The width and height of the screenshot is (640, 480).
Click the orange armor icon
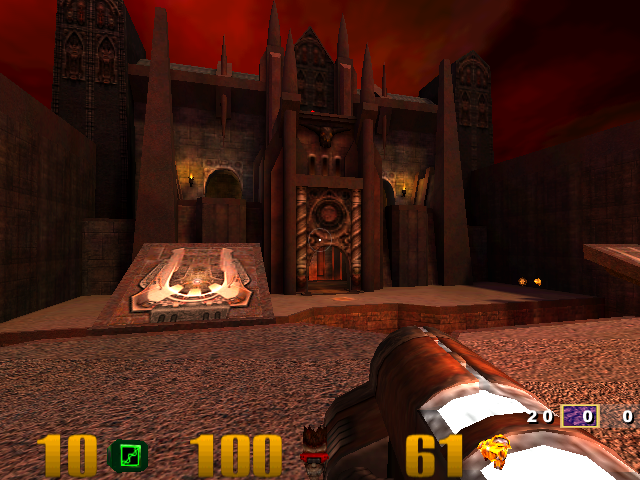pos(494,453)
